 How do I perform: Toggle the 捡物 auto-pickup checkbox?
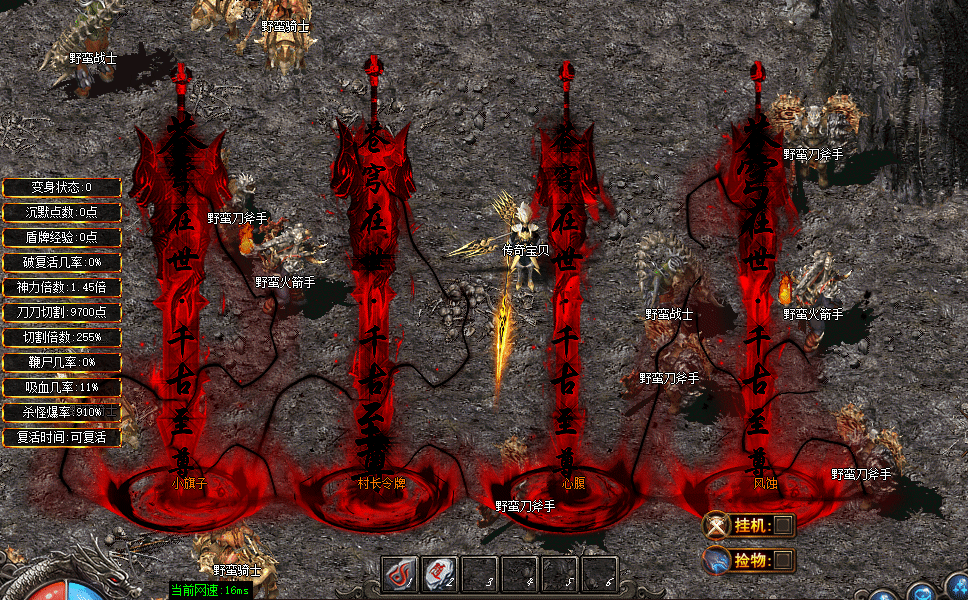pyautogui.click(x=784, y=560)
